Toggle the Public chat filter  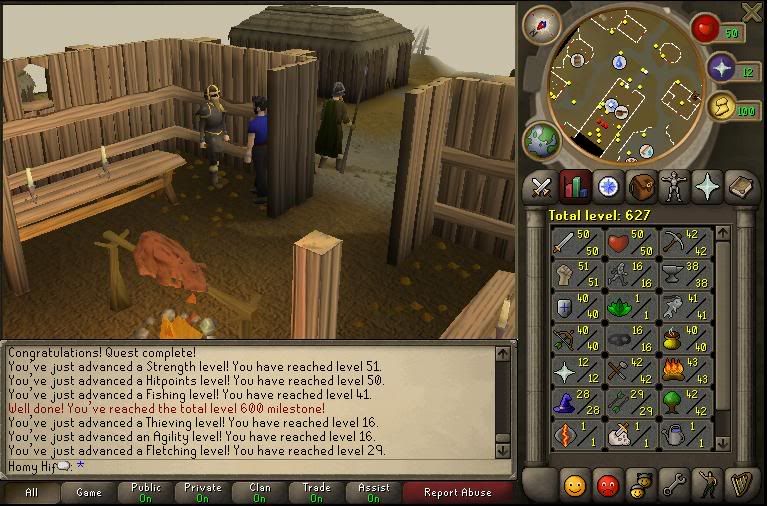[x=145, y=492]
